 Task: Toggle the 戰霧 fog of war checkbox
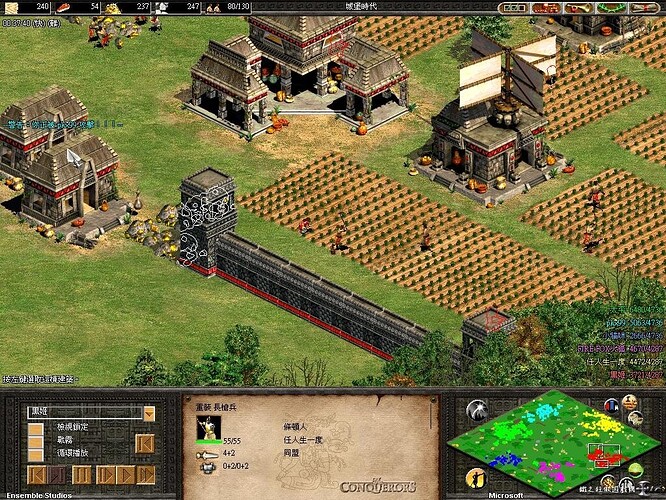point(36,441)
